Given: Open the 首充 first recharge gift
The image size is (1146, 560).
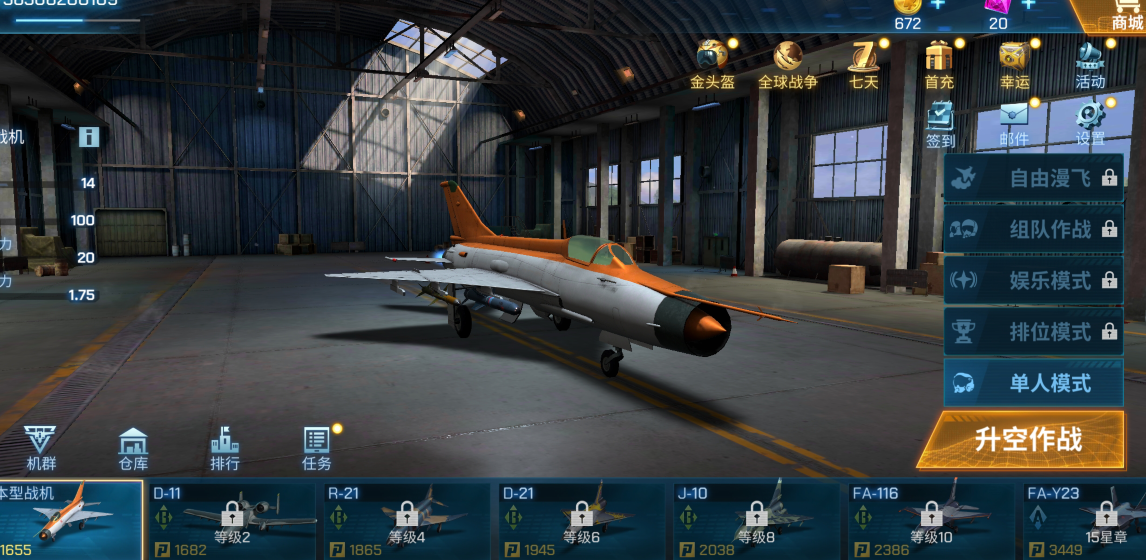Looking at the screenshot, I should pos(939,64).
